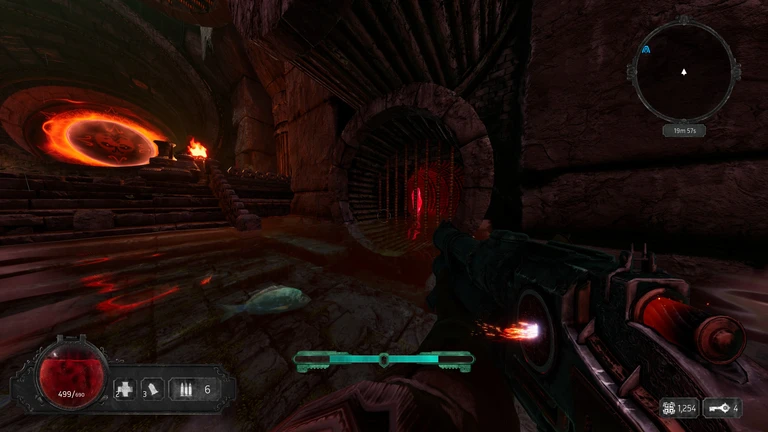Click the bullets ammo type icon
768x432 pixels.
pyautogui.click(x=183, y=388)
